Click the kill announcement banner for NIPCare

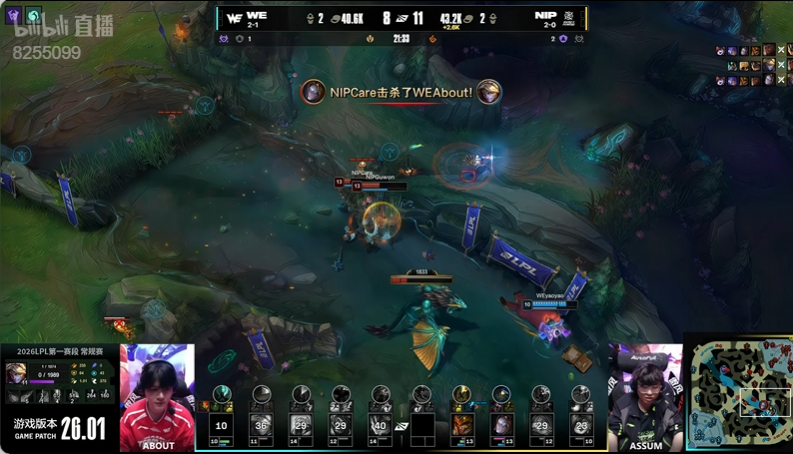coord(401,92)
